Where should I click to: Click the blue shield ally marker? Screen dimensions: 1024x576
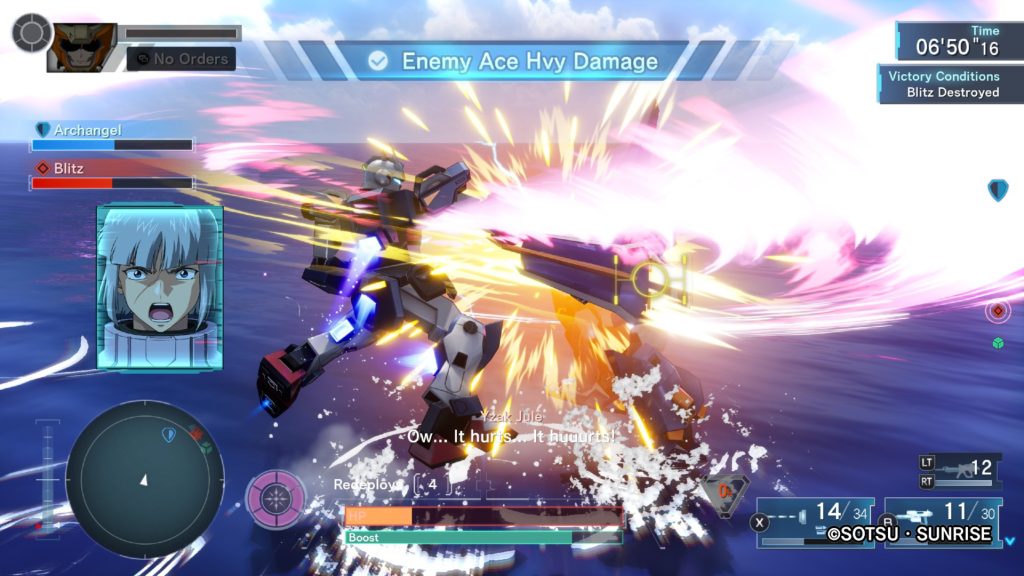coord(997,190)
